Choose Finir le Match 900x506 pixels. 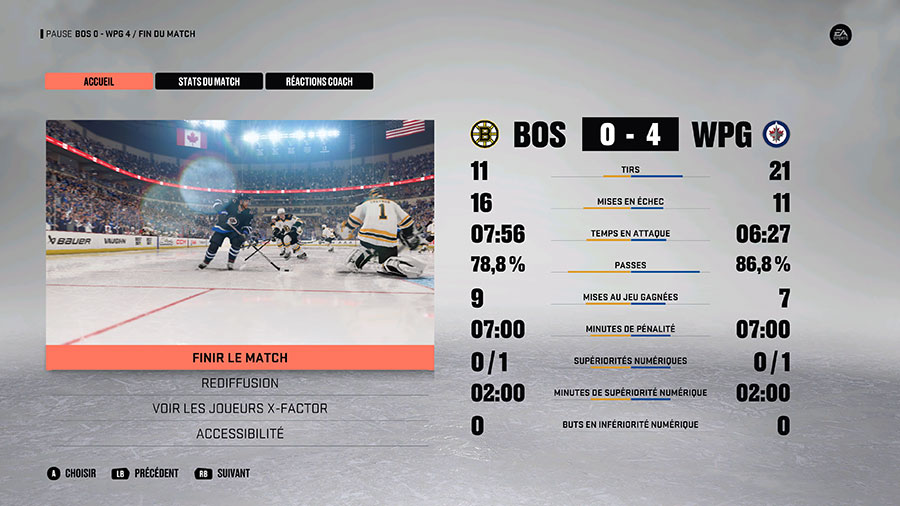[240, 357]
